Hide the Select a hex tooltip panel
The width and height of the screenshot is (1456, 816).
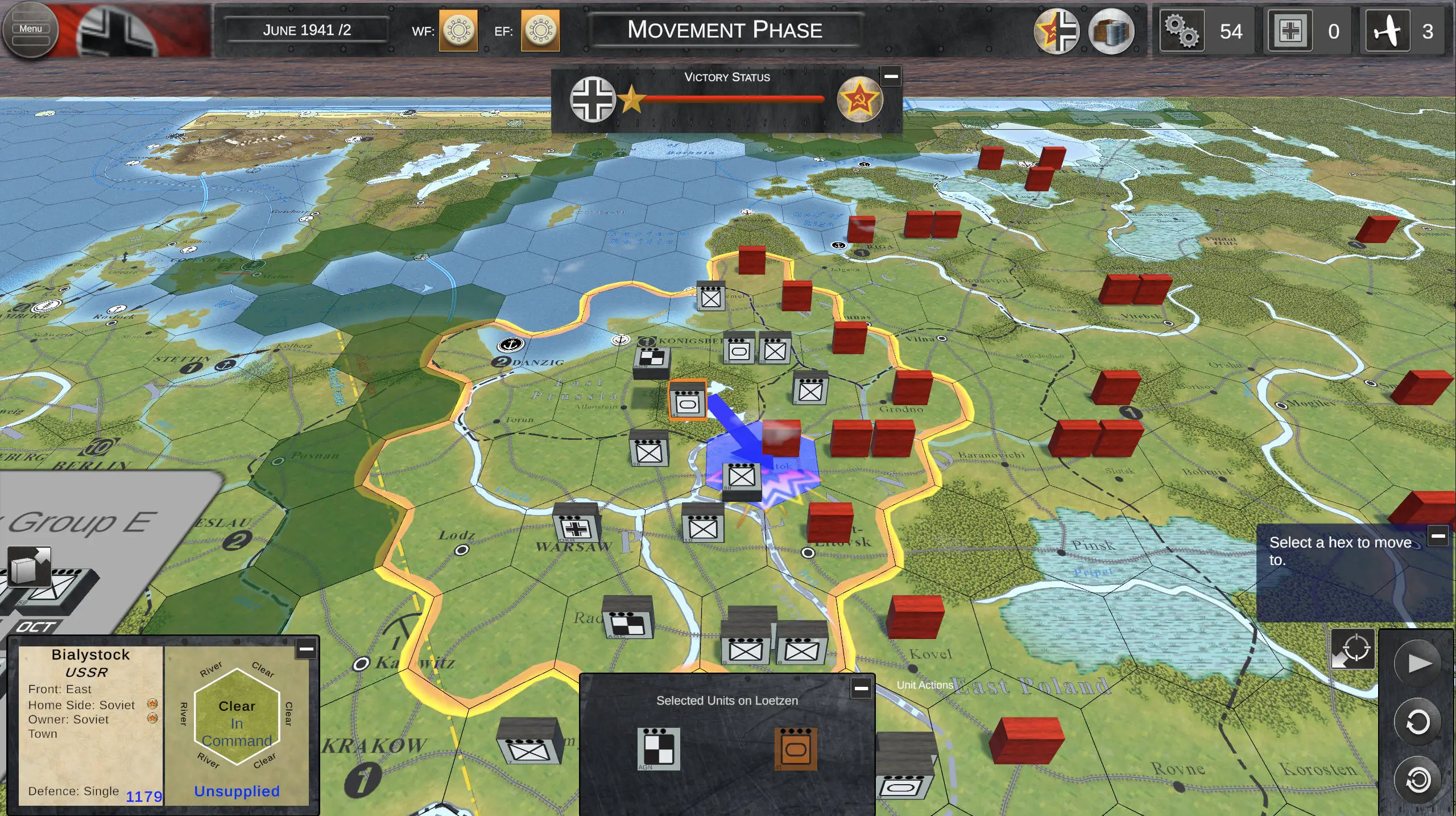click(1440, 535)
